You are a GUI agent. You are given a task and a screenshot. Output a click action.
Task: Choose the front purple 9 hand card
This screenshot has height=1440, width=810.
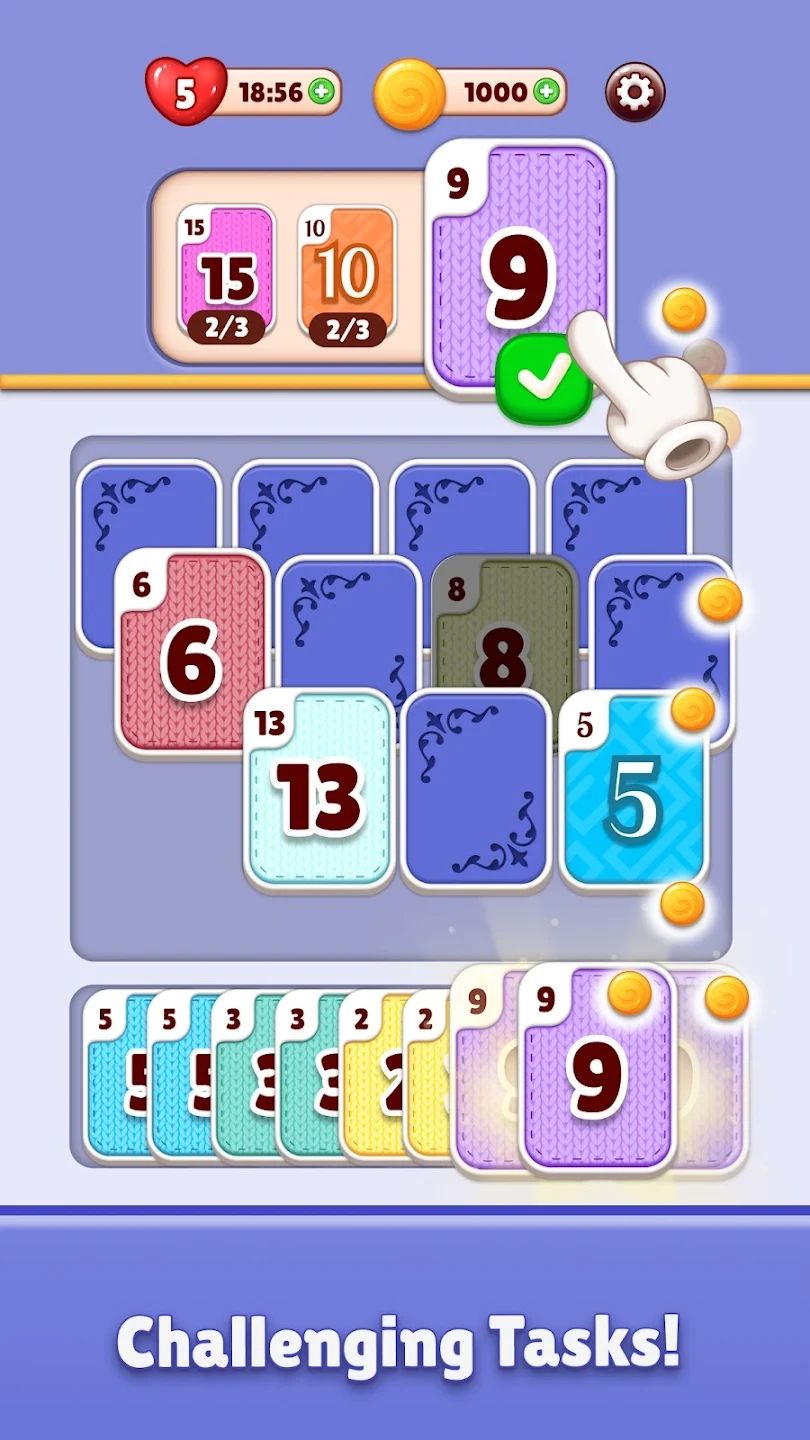point(596,1070)
